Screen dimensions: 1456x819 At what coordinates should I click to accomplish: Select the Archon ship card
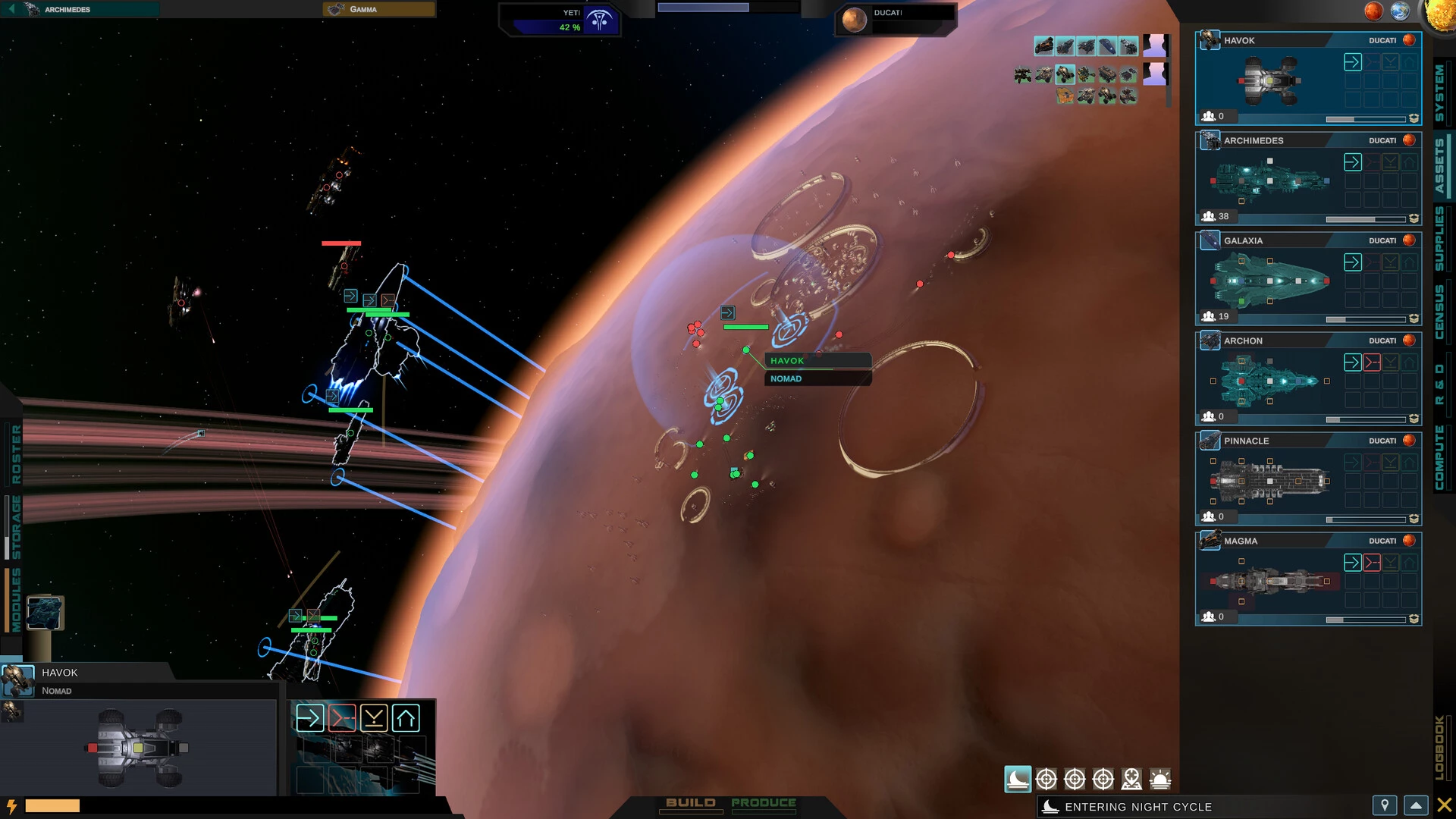click(x=1289, y=380)
